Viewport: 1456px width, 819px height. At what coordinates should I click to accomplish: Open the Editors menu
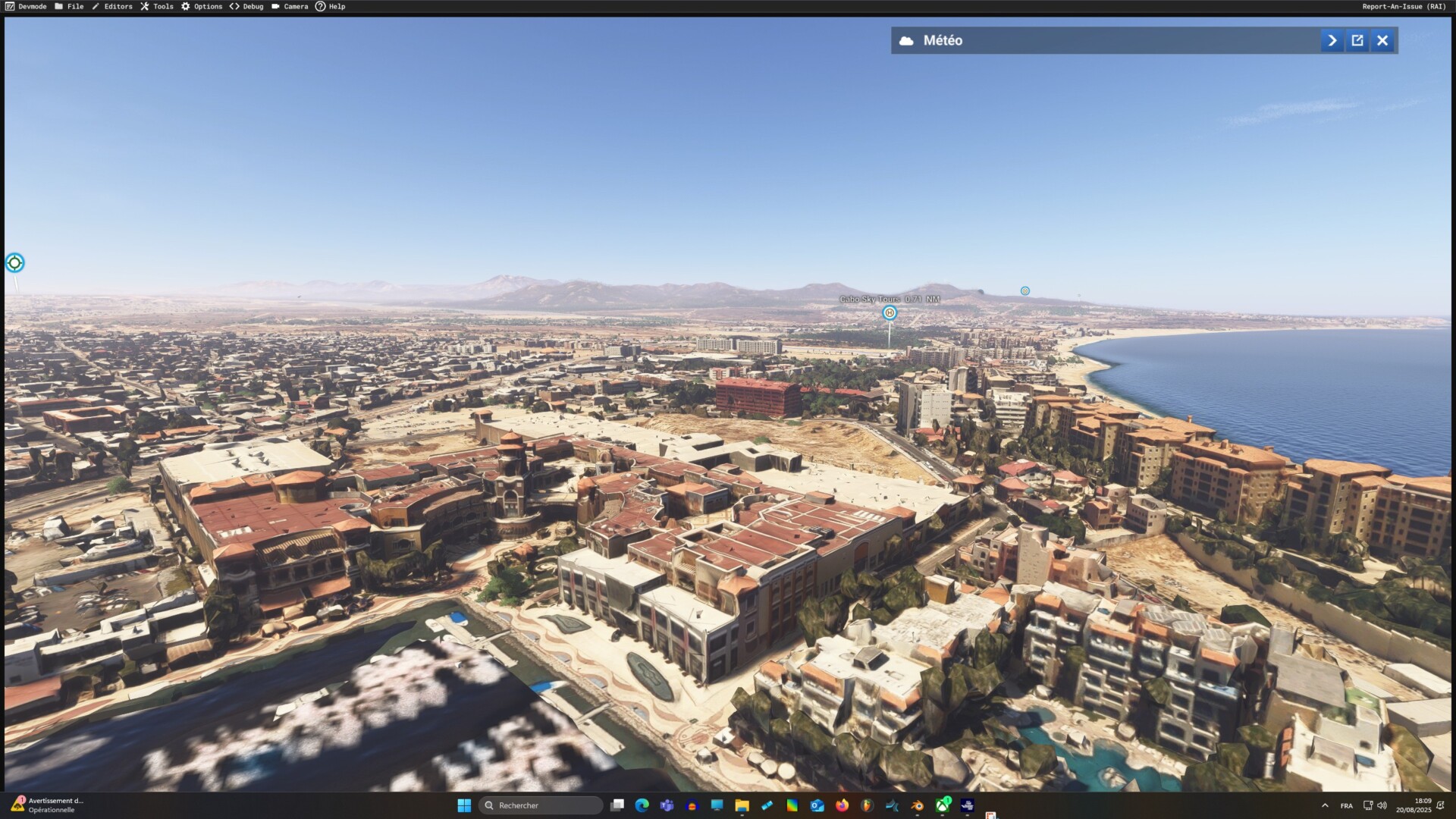[x=112, y=7]
